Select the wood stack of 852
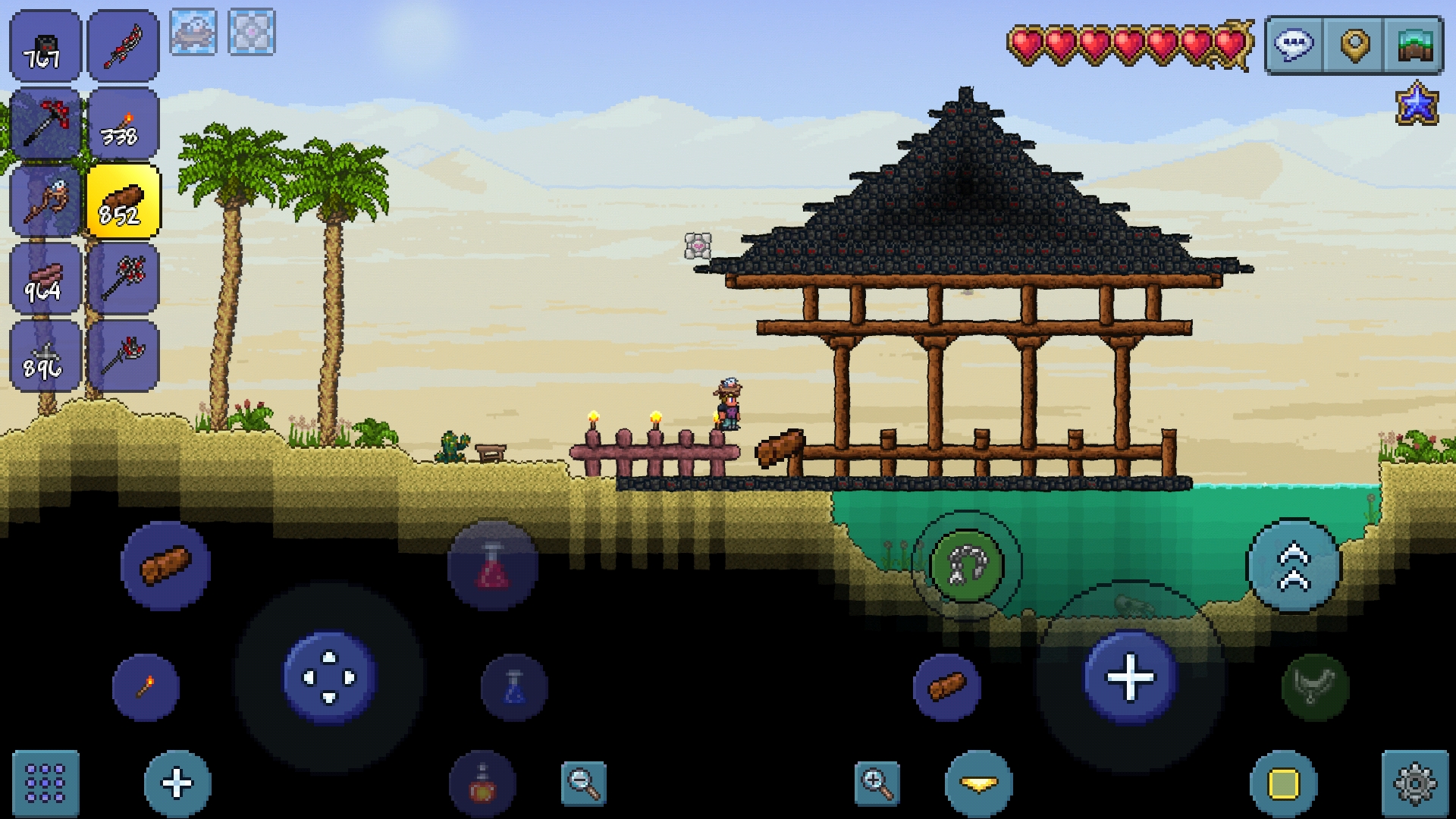Image resolution: width=1456 pixels, height=819 pixels. pos(123,202)
